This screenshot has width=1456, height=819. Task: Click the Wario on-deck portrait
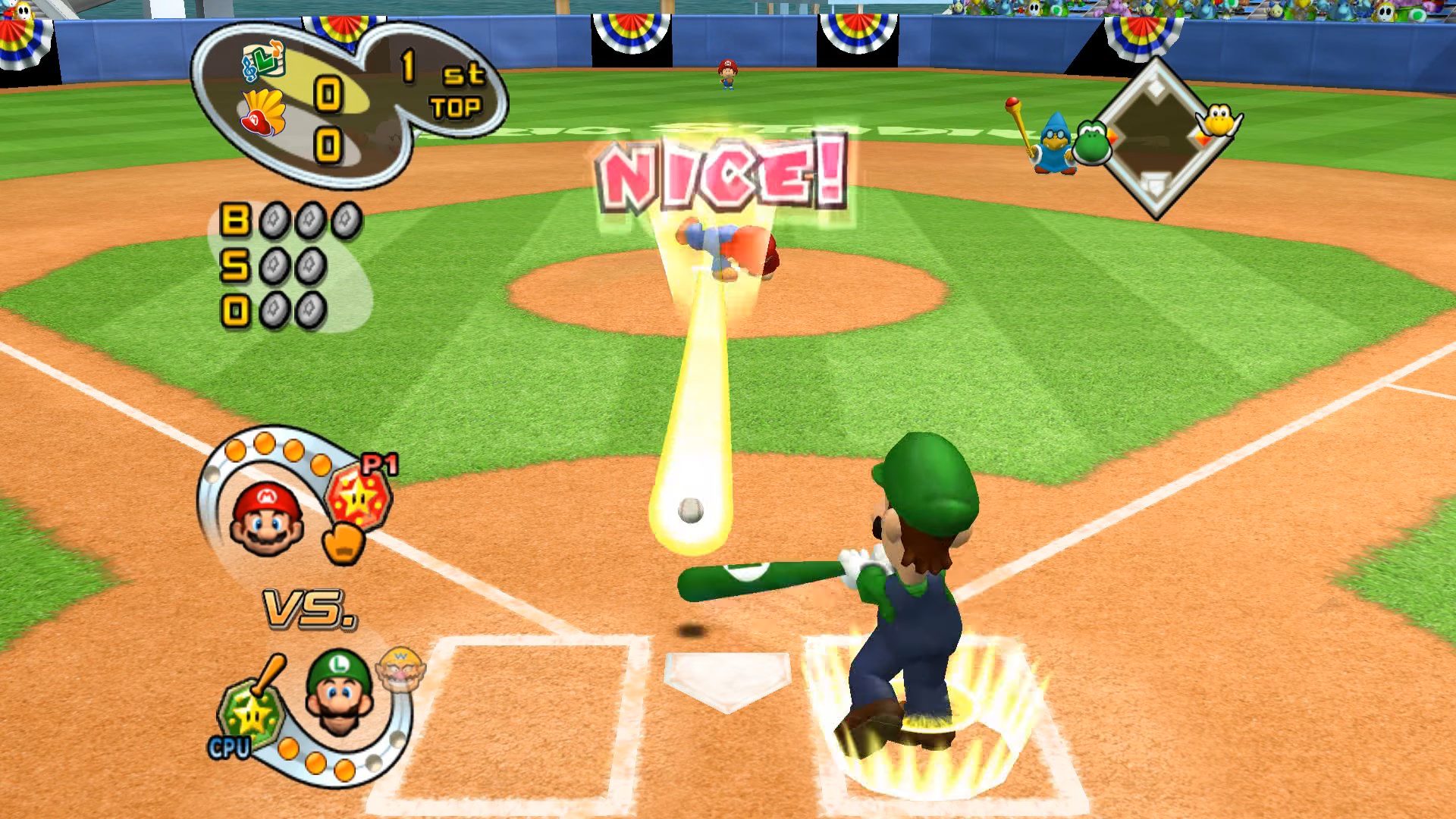[x=400, y=667]
